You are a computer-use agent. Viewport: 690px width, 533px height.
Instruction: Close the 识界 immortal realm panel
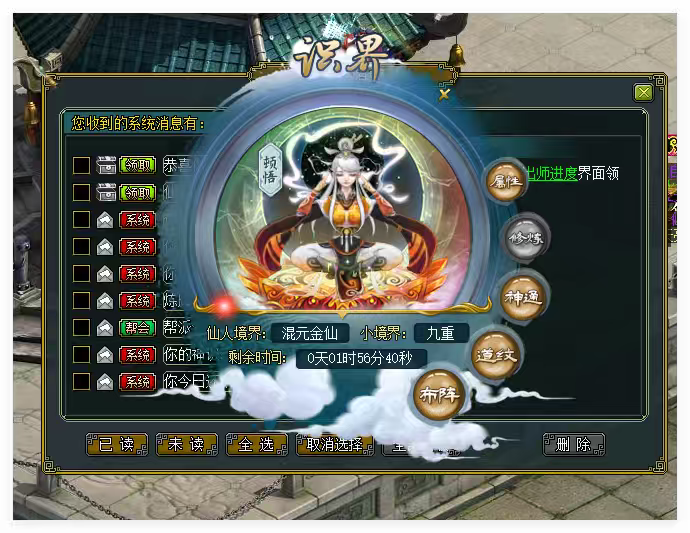pos(445,95)
